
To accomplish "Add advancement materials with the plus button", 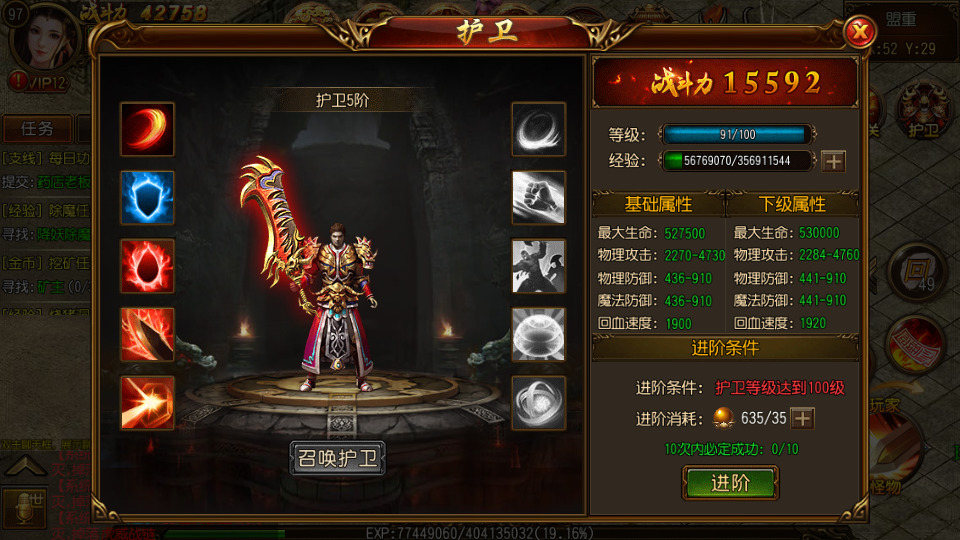I will 802,418.
